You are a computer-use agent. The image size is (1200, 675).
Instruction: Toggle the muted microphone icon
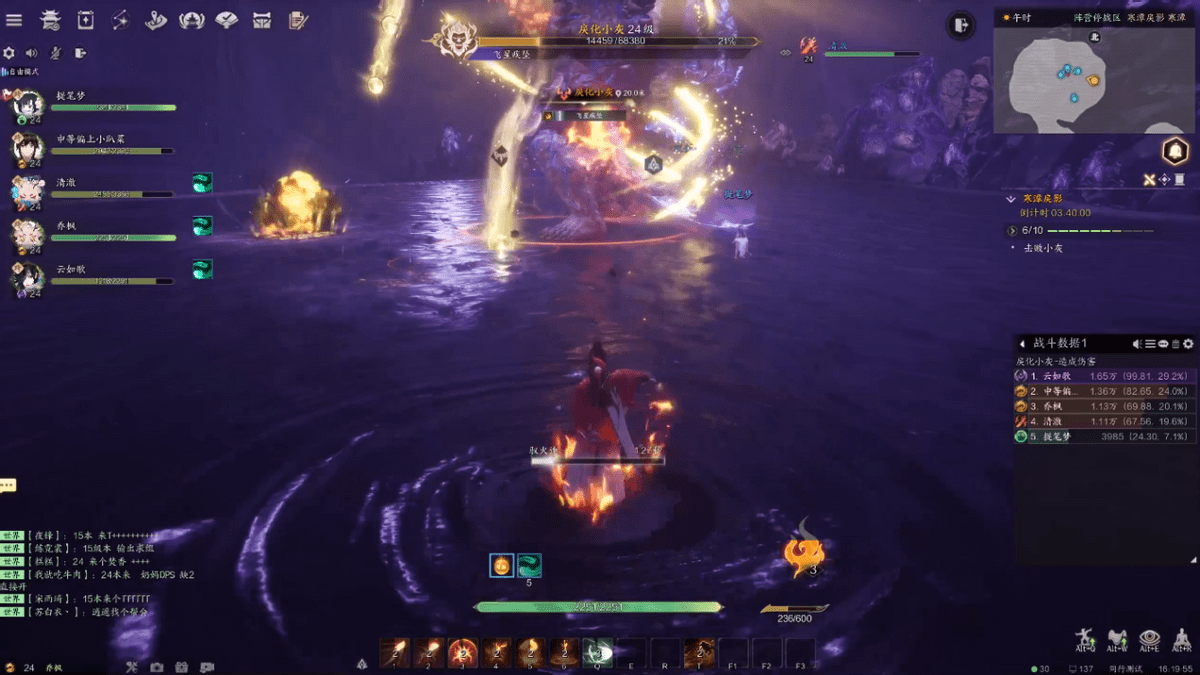[56, 53]
